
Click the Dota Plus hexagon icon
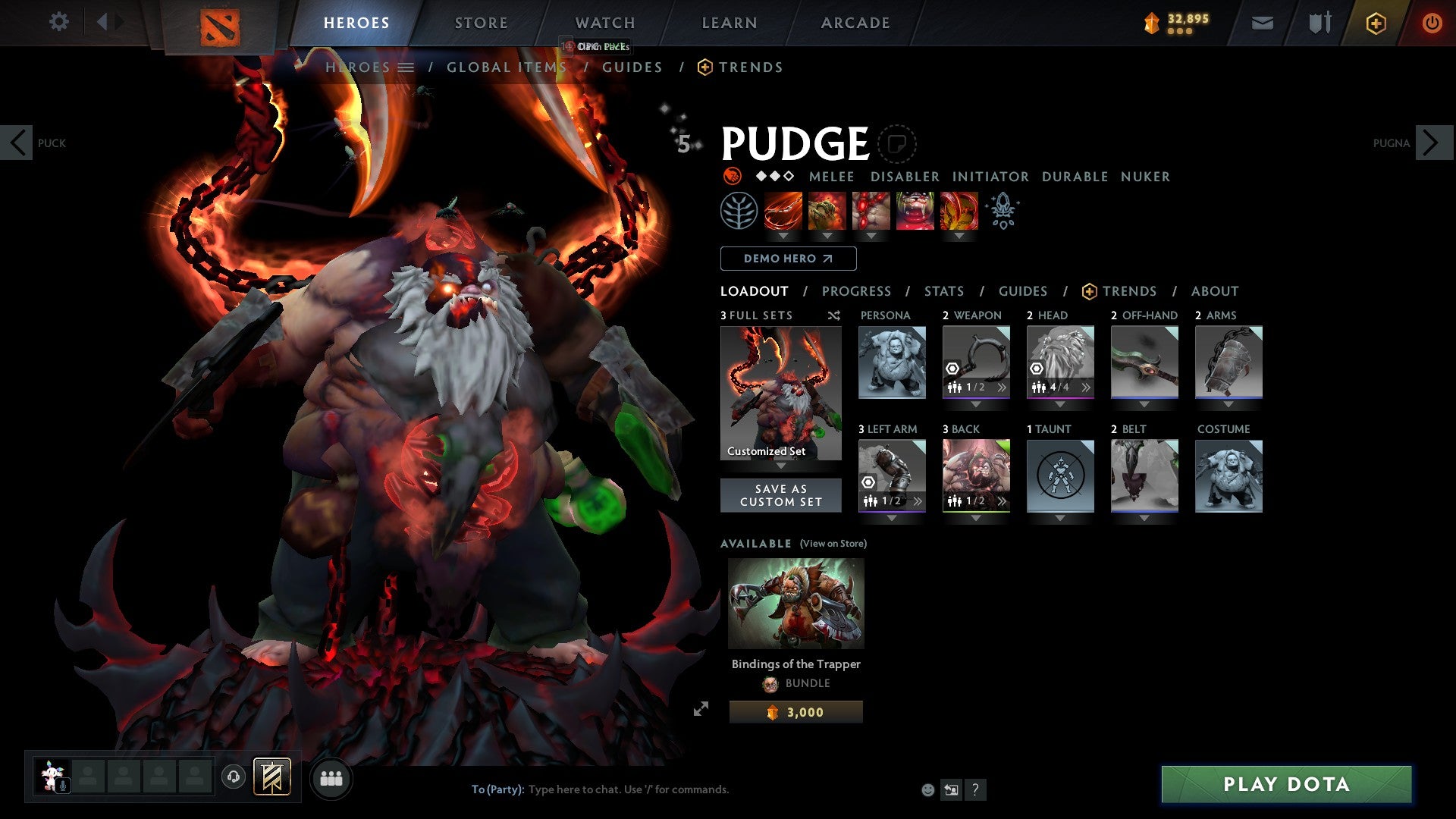point(1375,23)
